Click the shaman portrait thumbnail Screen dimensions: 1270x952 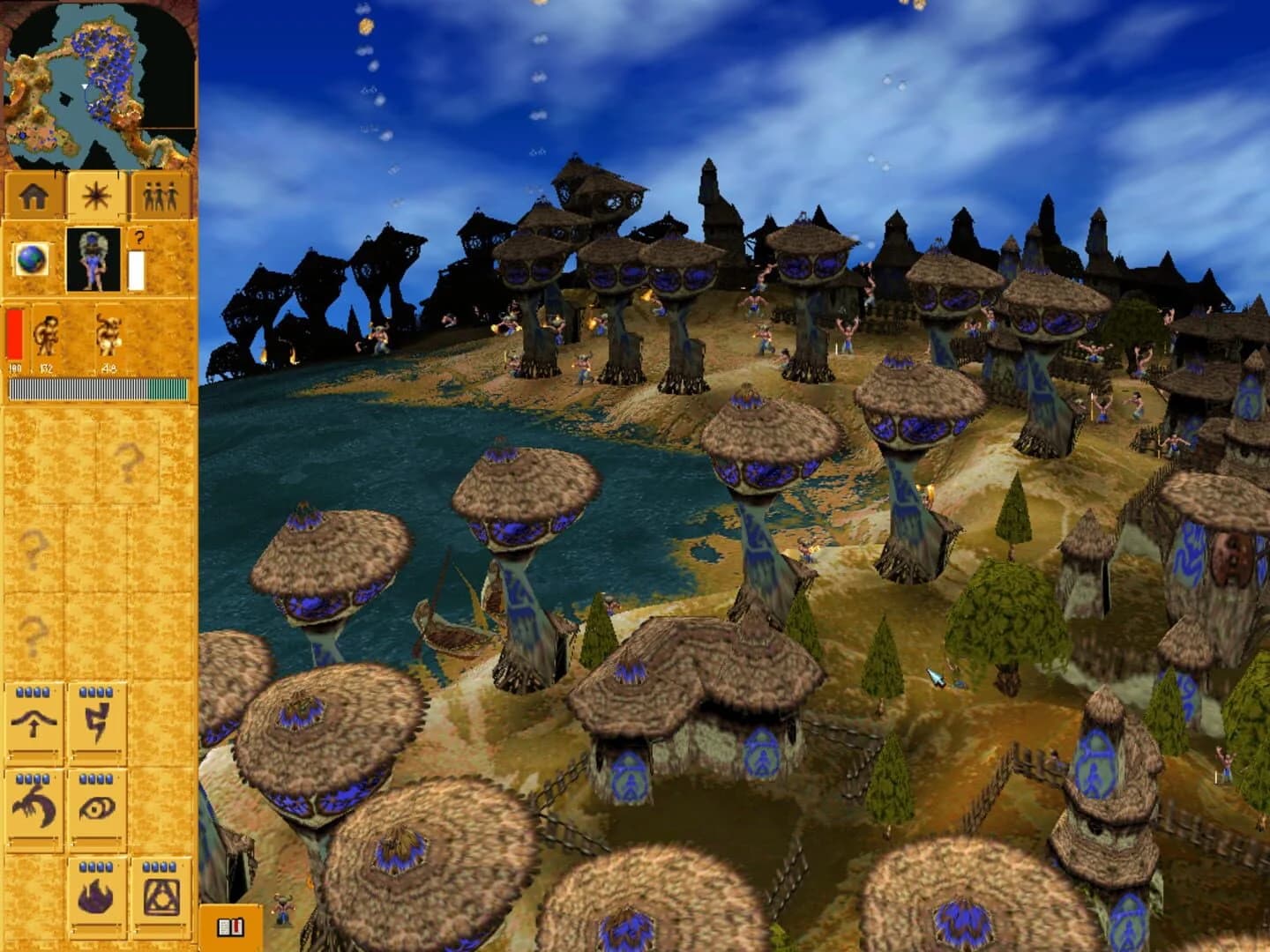[x=92, y=260]
